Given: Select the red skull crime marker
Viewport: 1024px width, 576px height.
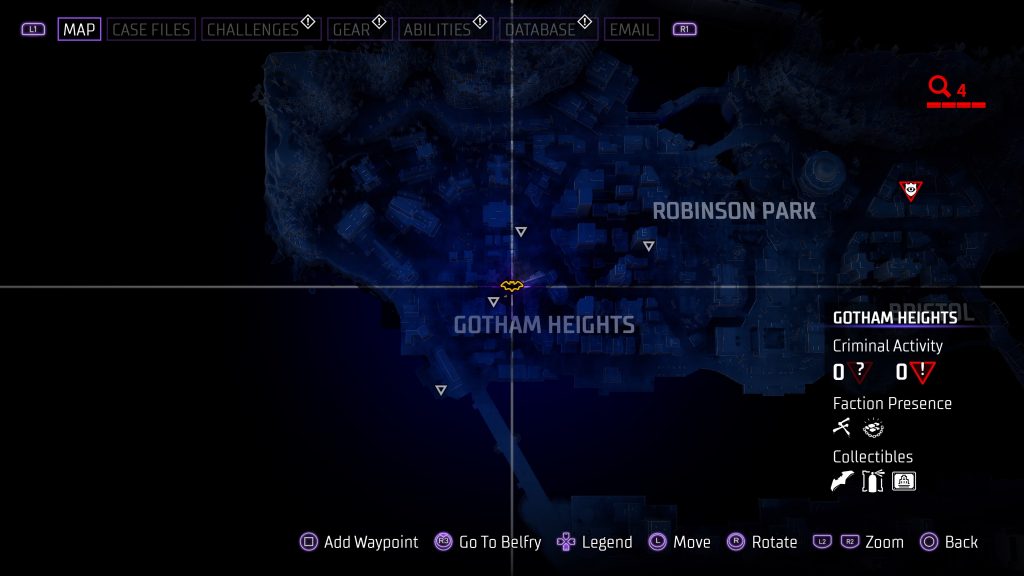Looking at the screenshot, I should coord(909,189).
